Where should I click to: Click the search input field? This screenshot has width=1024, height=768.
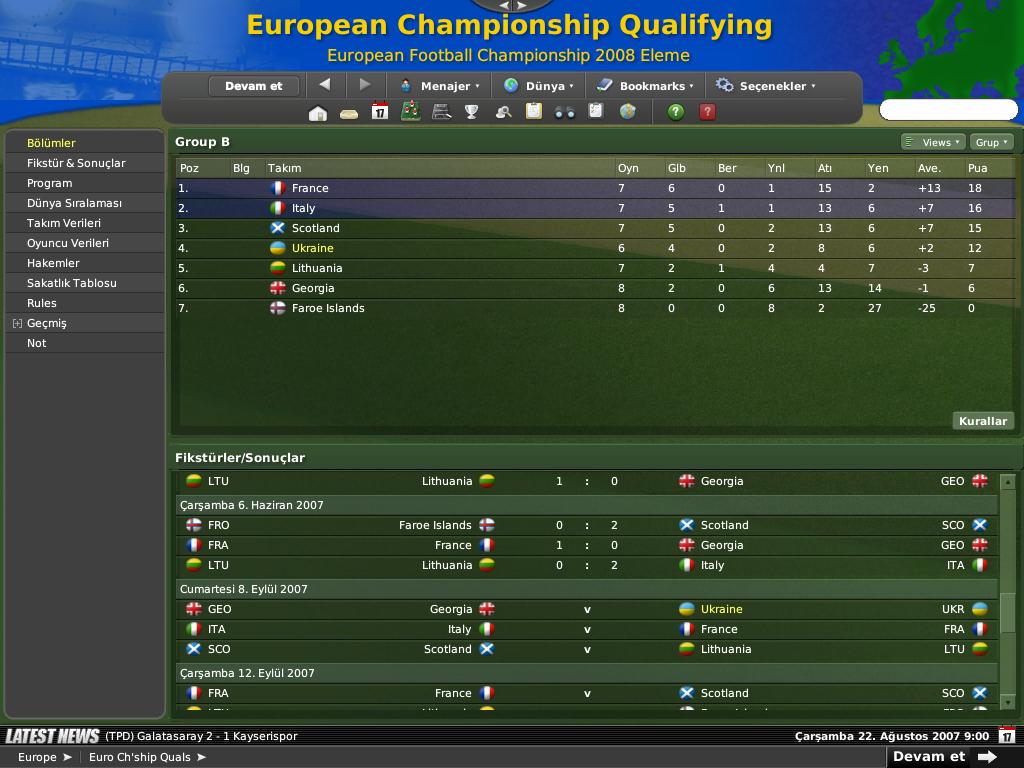coord(947,110)
